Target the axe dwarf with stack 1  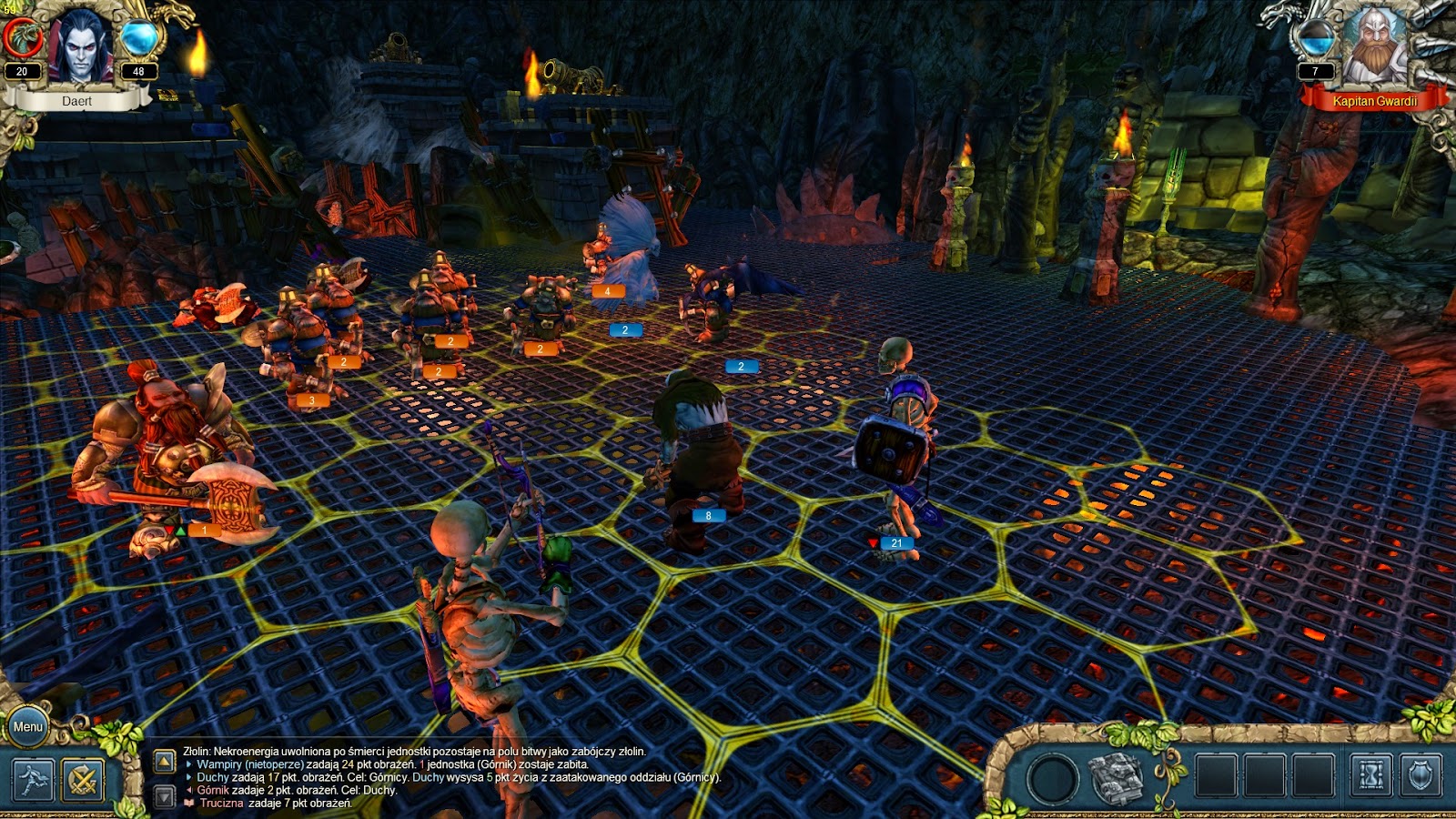168,455
